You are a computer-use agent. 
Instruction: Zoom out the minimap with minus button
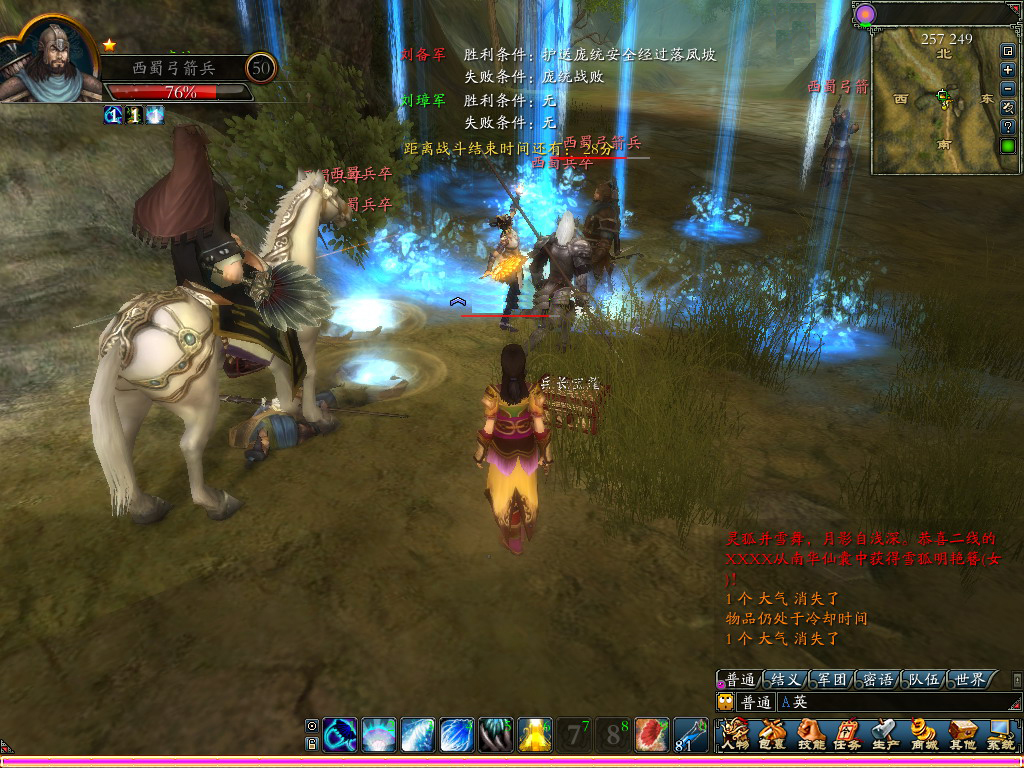1008,89
